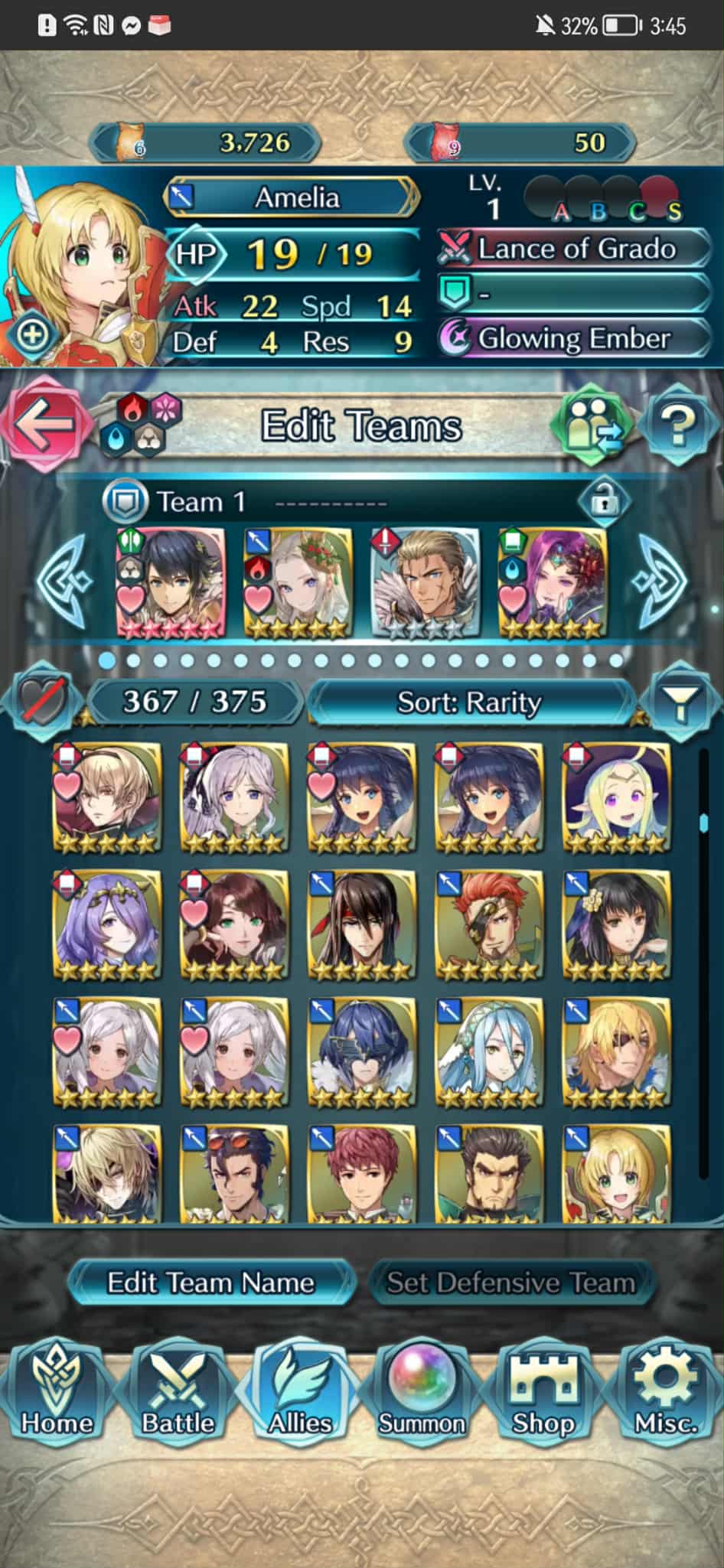This screenshot has width=724, height=1568.
Task: Open the Battle menu
Action: 178,1394
